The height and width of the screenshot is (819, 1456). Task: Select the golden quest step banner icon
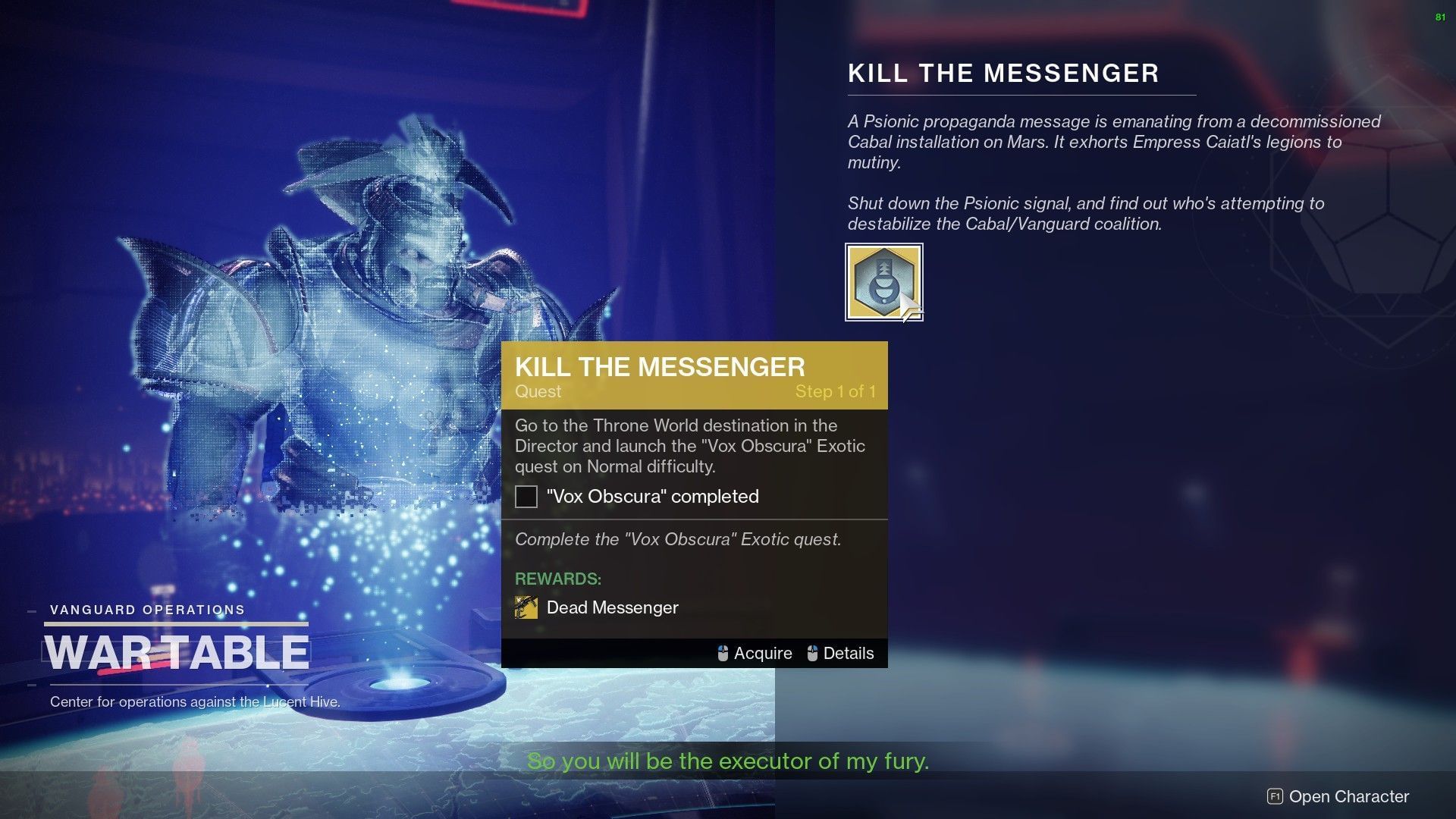tap(694, 375)
